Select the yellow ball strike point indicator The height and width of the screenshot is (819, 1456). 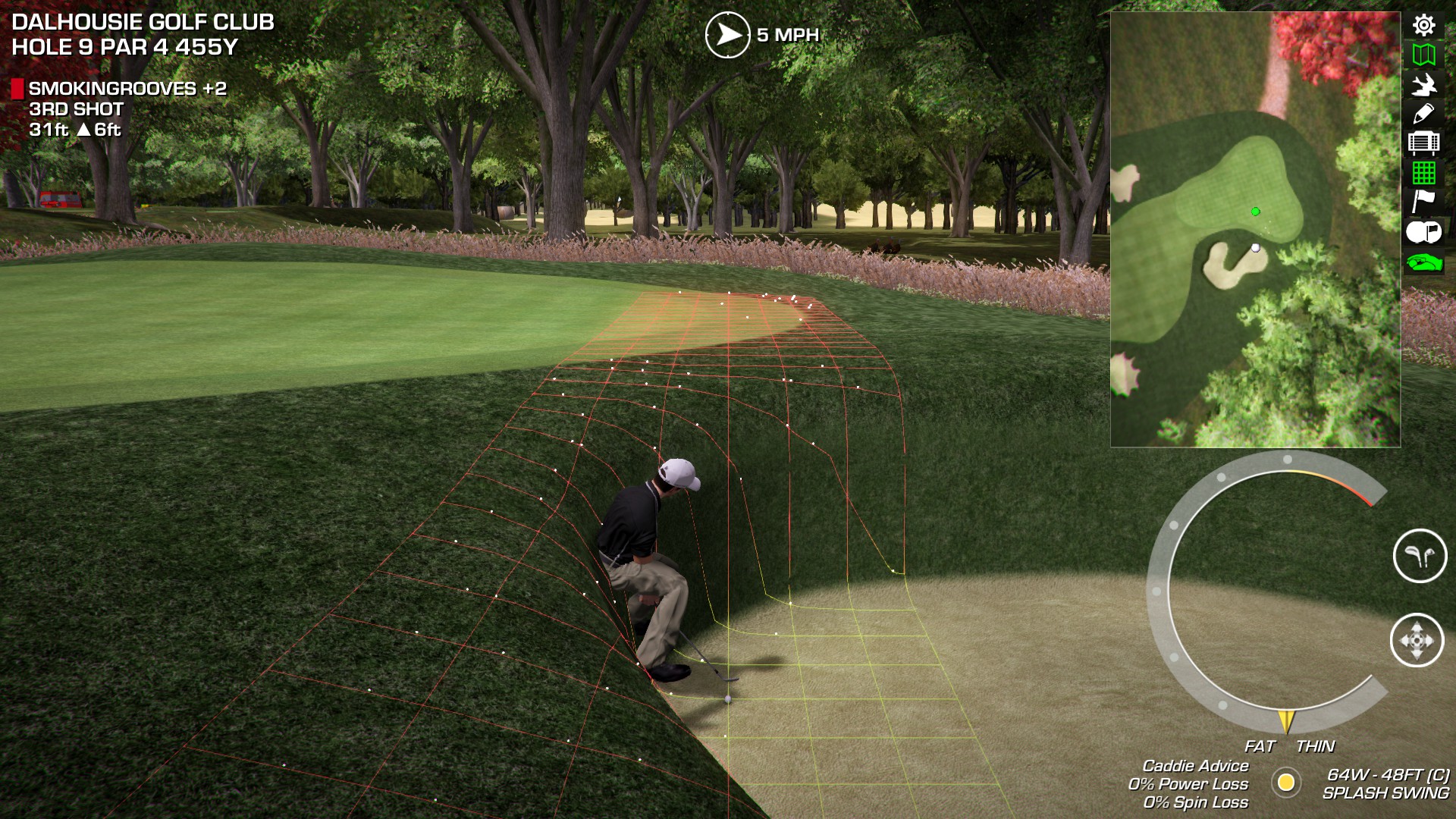coord(1286,782)
